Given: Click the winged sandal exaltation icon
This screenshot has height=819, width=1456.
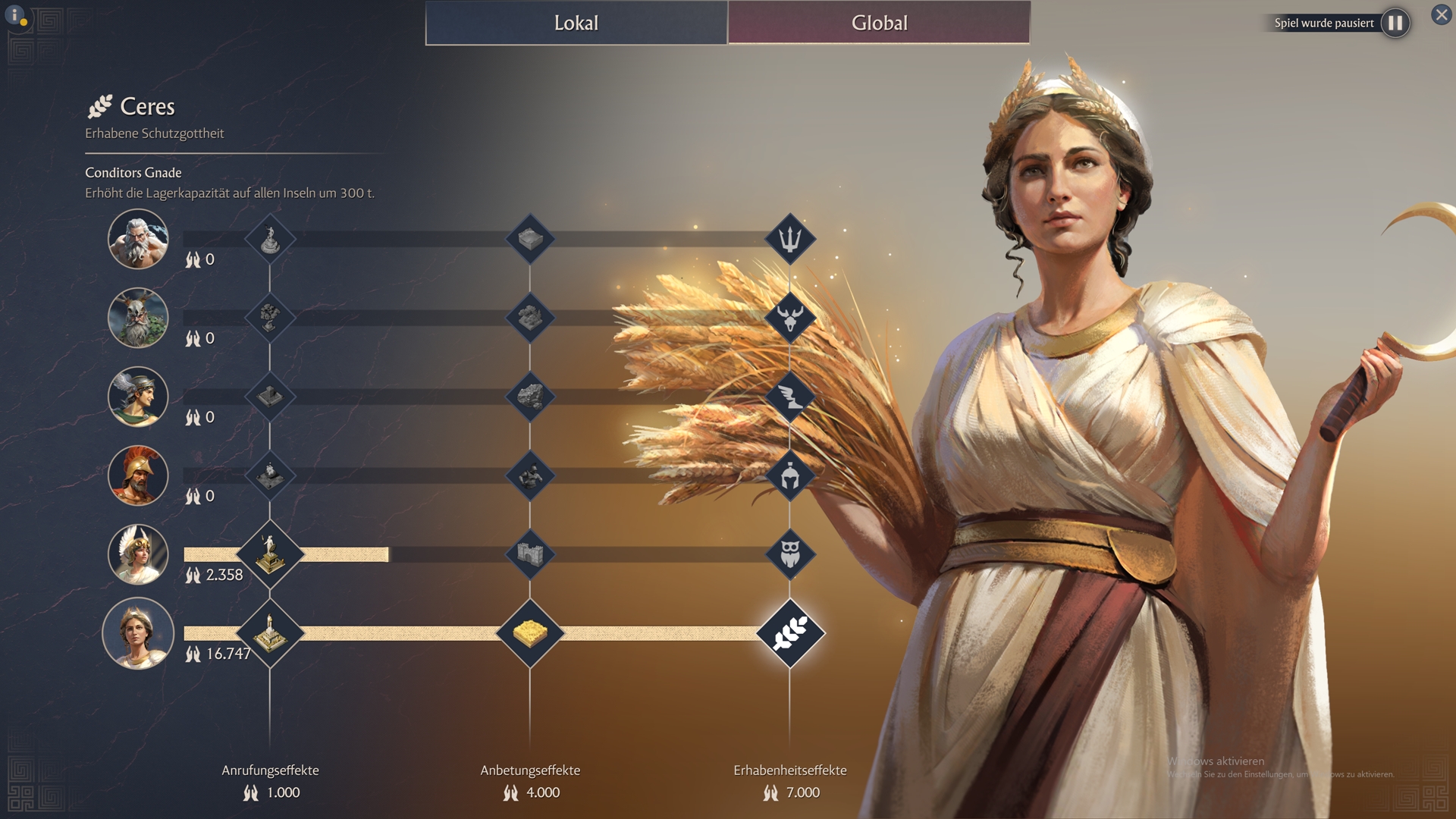Looking at the screenshot, I should pyautogui.click(x=790, y=397).
